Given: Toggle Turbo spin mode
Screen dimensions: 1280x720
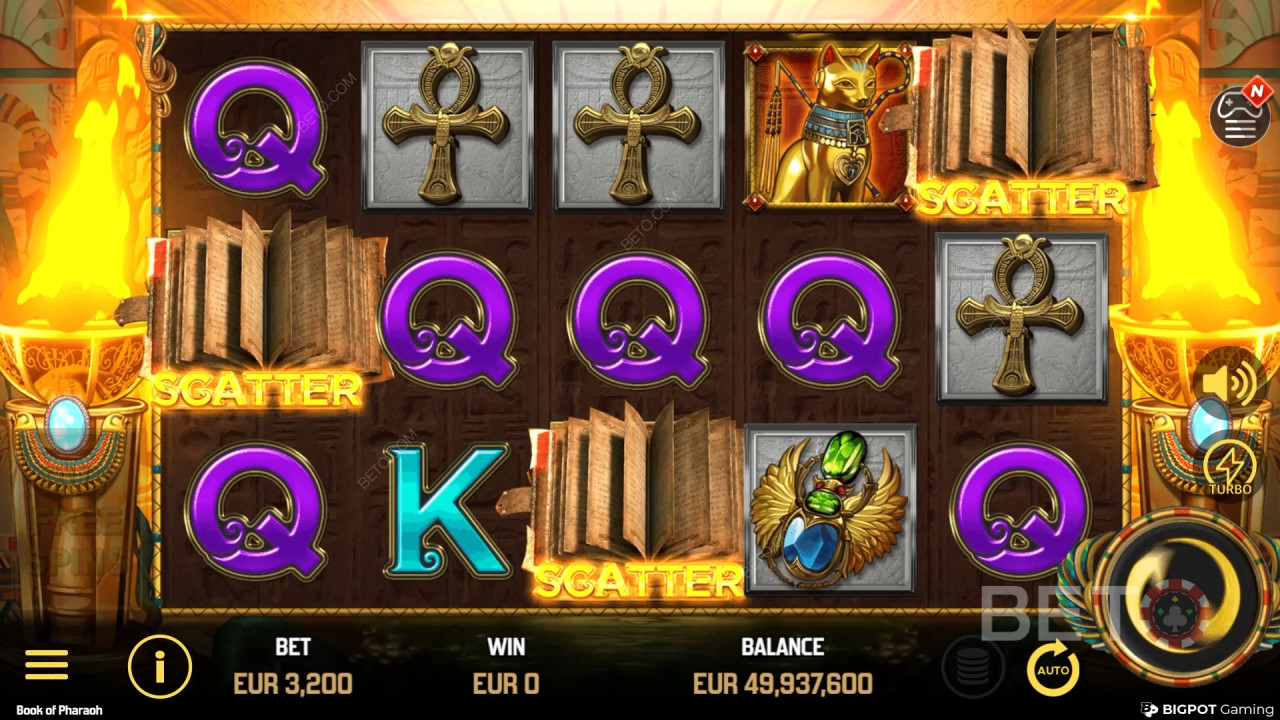Looking at the screenshot, I should point(1229,468).
